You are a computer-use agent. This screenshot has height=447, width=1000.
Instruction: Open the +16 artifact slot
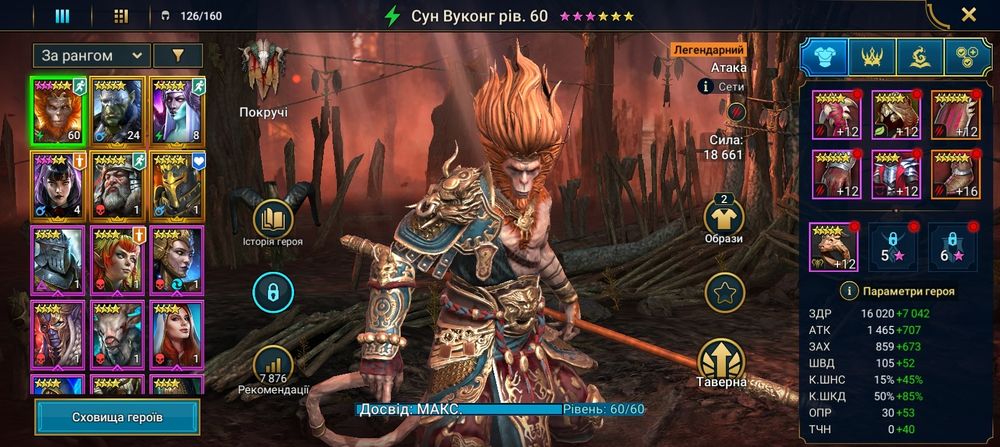(x=955, y=175)
